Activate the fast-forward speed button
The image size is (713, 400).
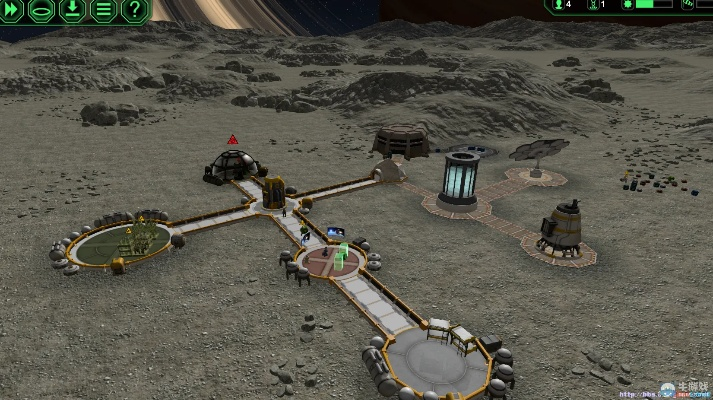point(12,11)
